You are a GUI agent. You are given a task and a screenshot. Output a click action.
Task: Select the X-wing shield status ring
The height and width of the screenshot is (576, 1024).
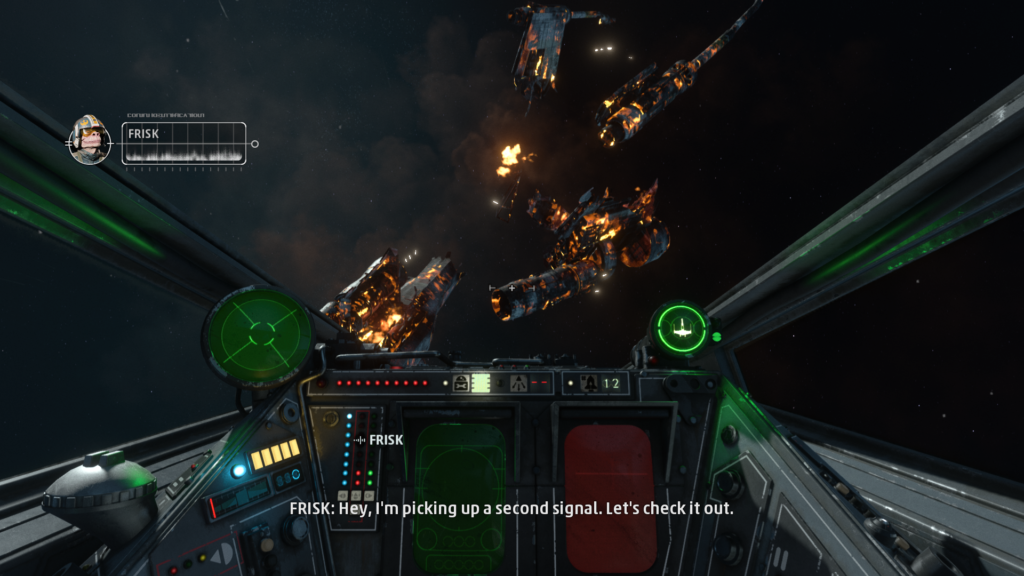click(x=681, y=326)
